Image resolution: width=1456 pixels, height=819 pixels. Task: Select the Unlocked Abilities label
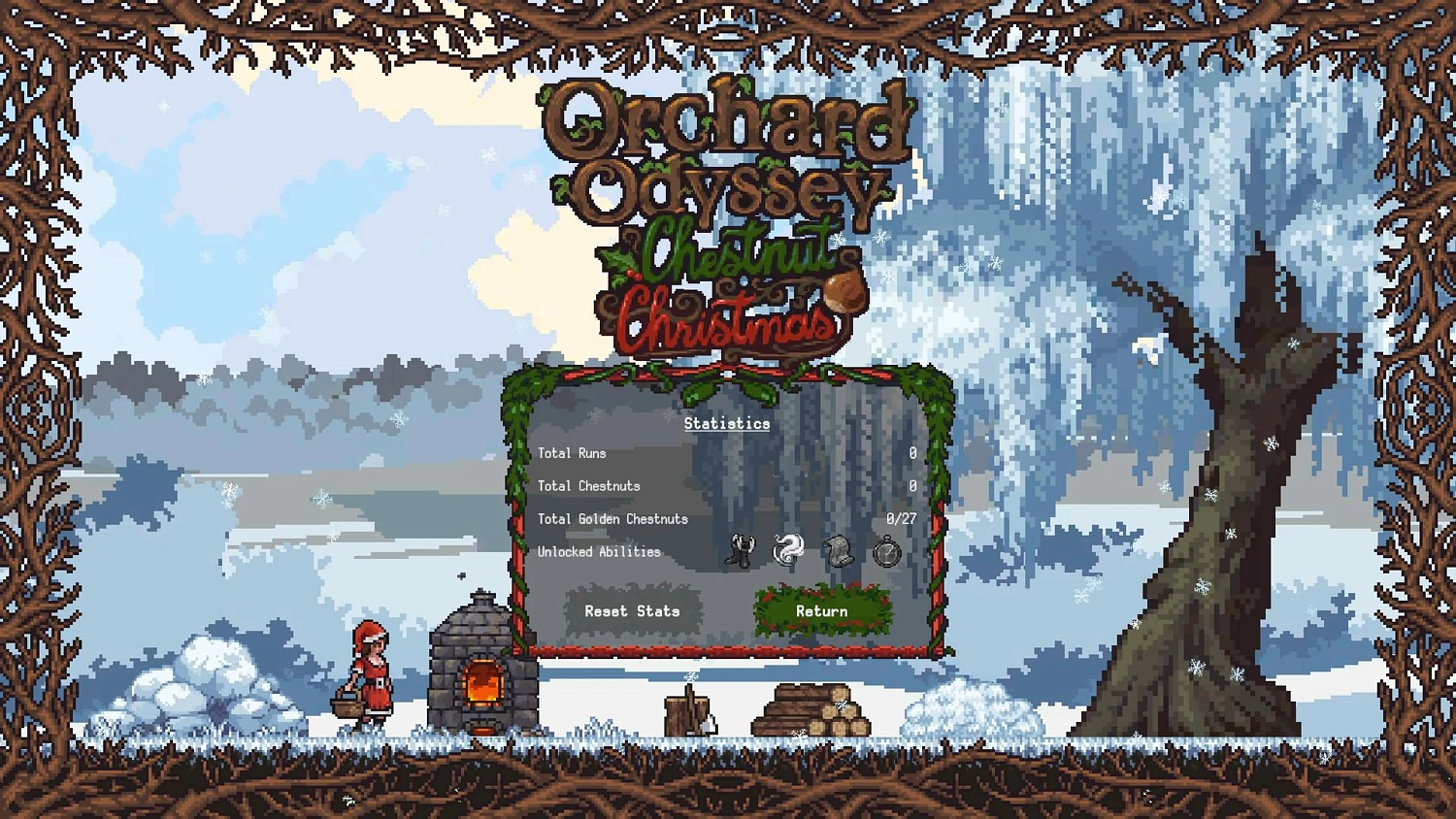[599, 551]
